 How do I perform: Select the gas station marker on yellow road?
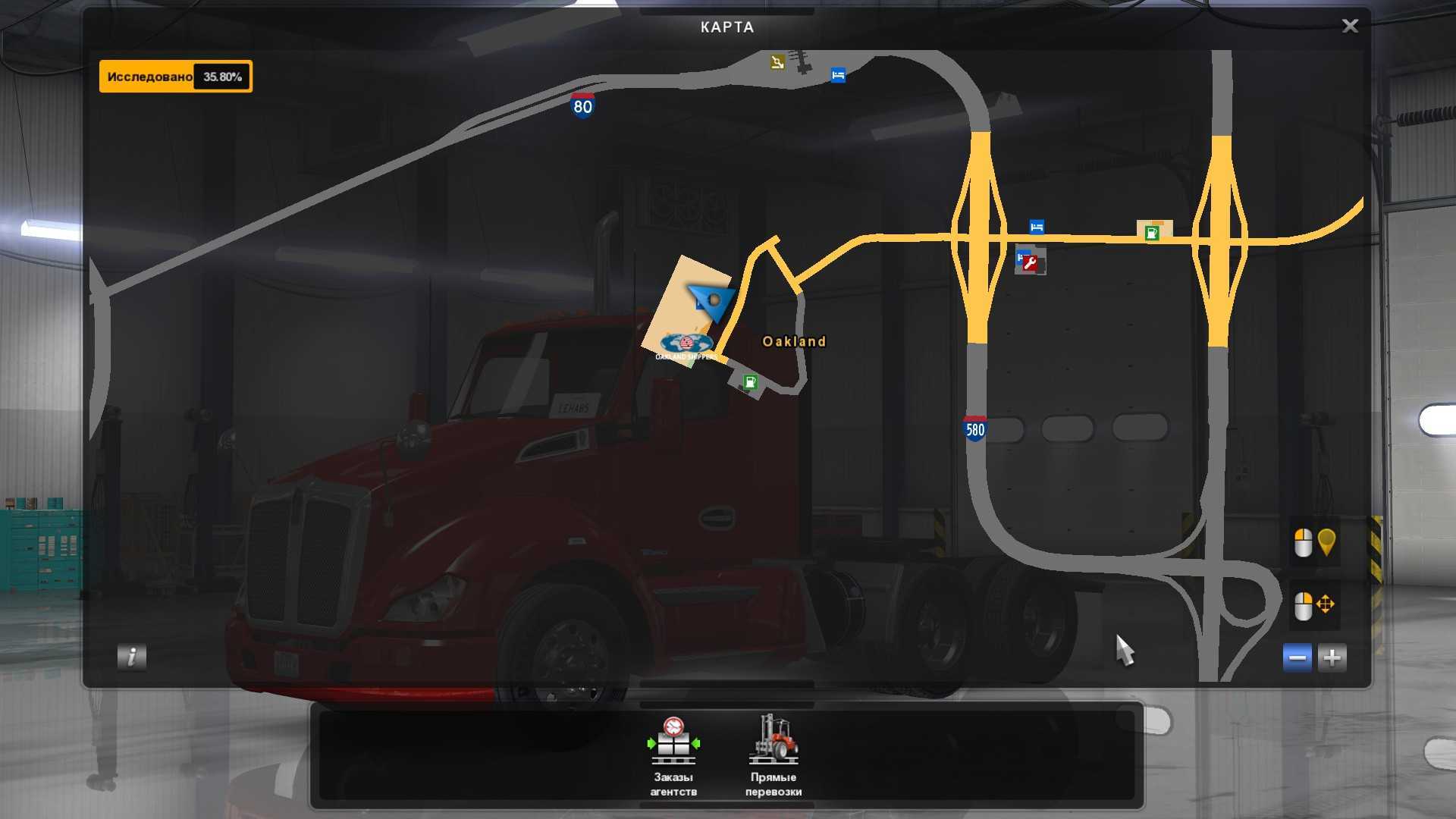point(1152,232)
